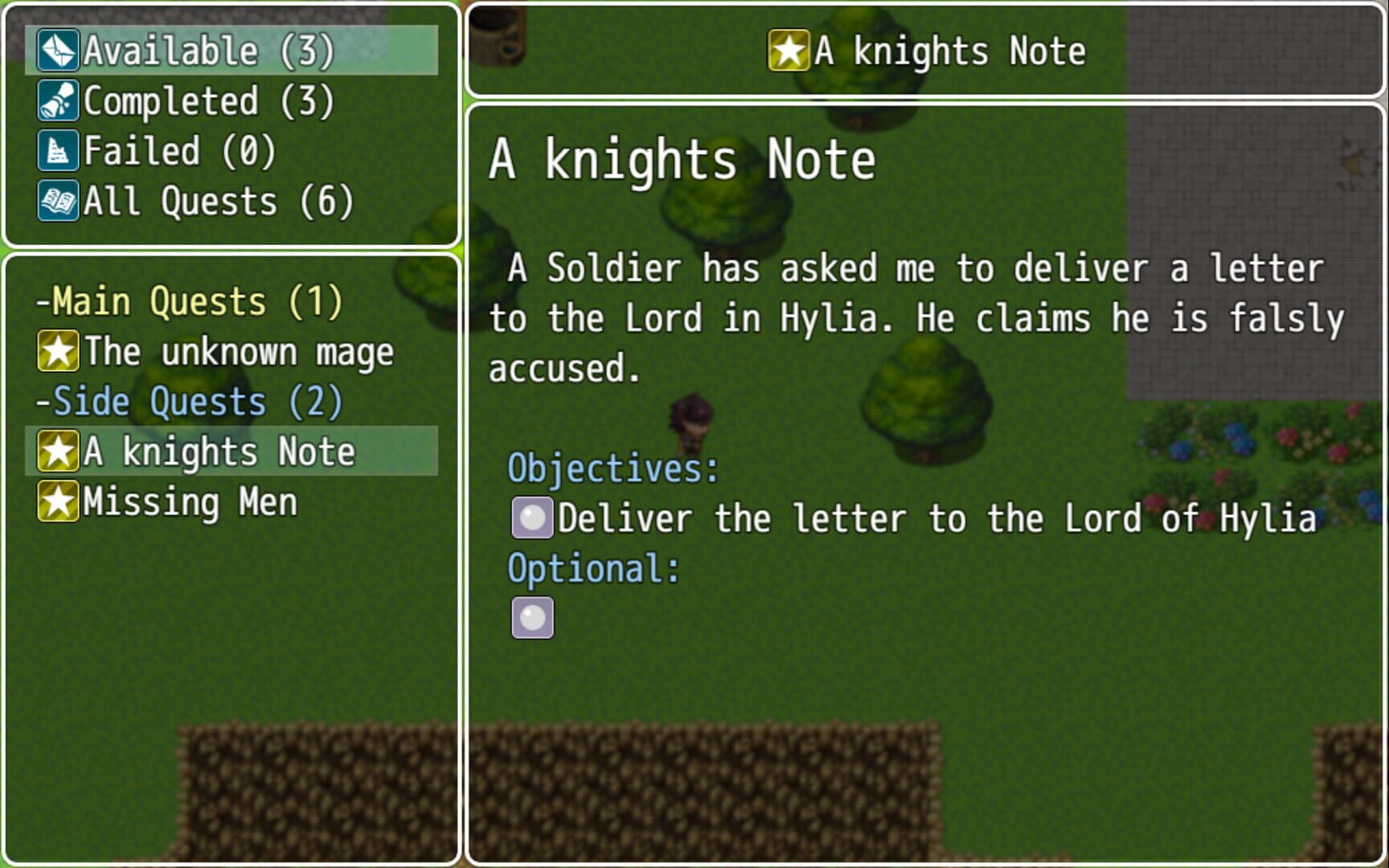The height and width of the screenshot is (868, 1389).
Task: Toggle completion of the Hylia delivery objective
Action: click(532, 518)
